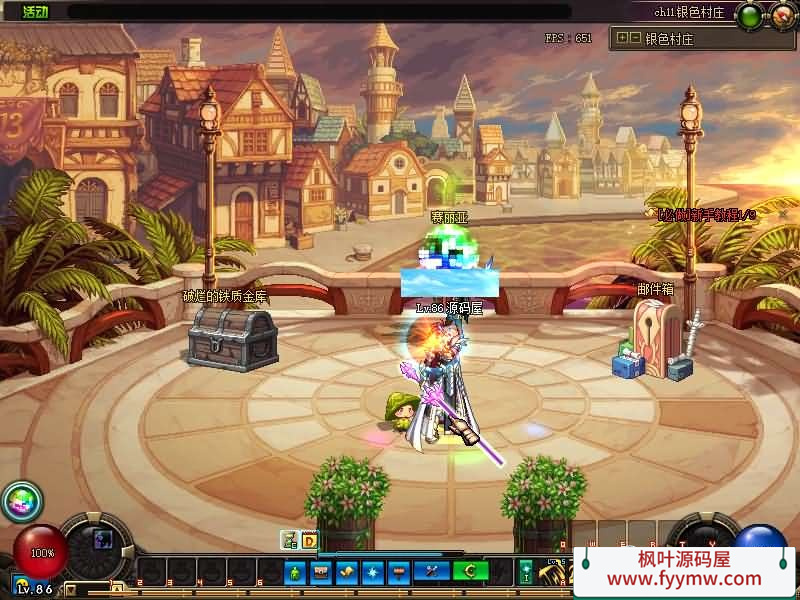
Task: Click the green C menu button
Action: point(471,572)
